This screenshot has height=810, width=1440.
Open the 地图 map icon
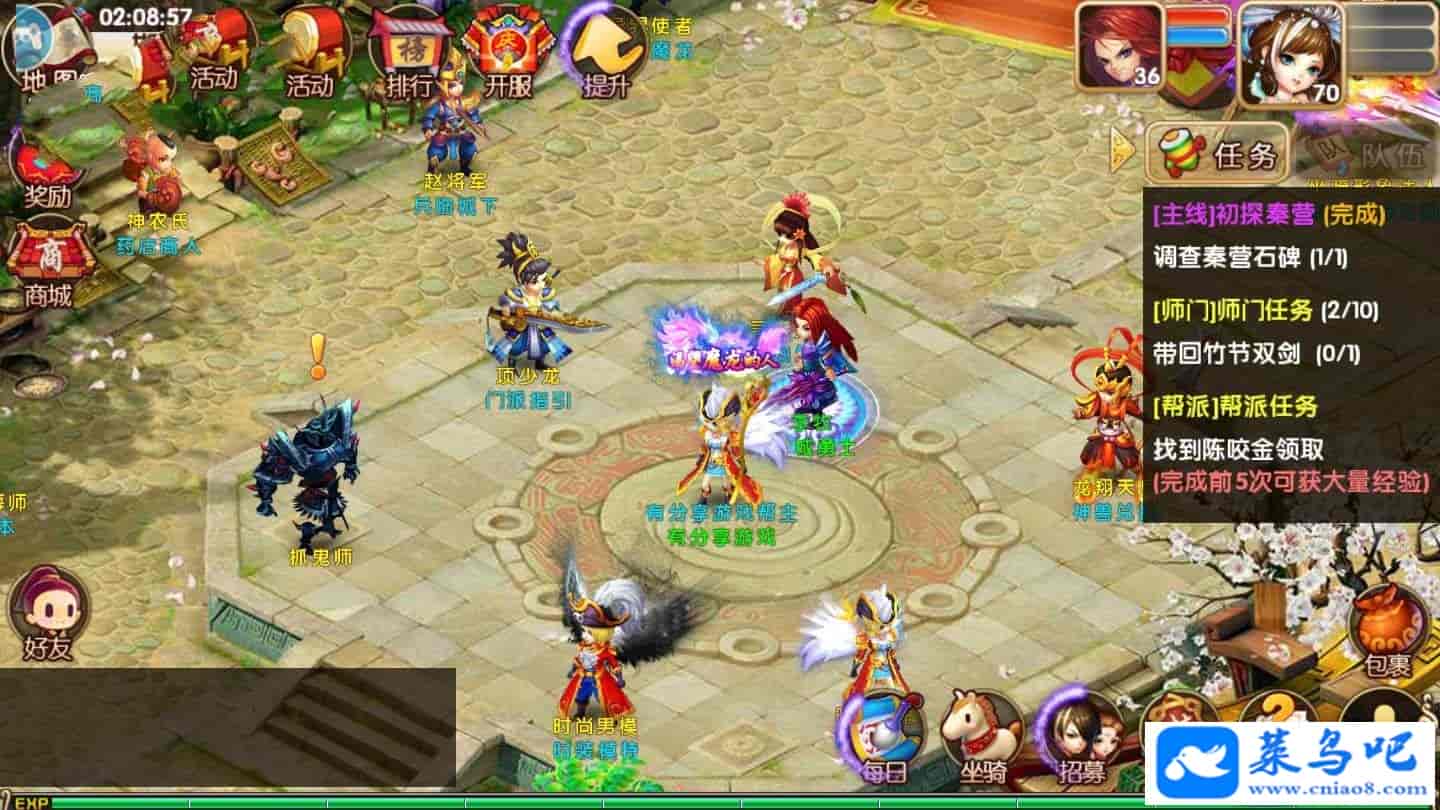(48, 52)
